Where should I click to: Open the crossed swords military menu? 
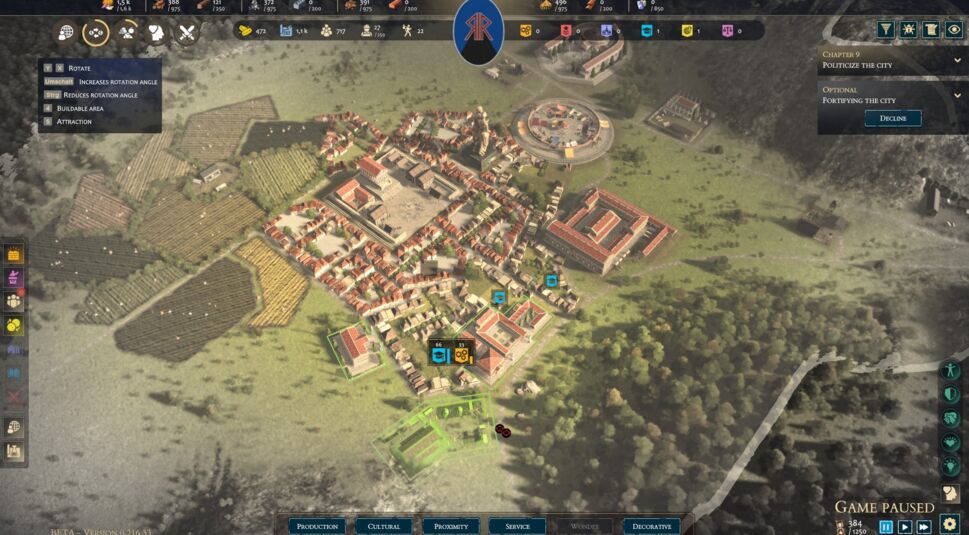coord(186,33)
